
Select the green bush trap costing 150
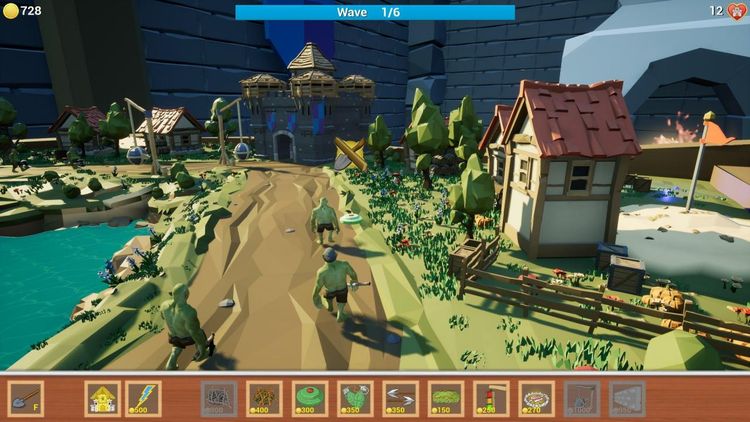(446, 398)
